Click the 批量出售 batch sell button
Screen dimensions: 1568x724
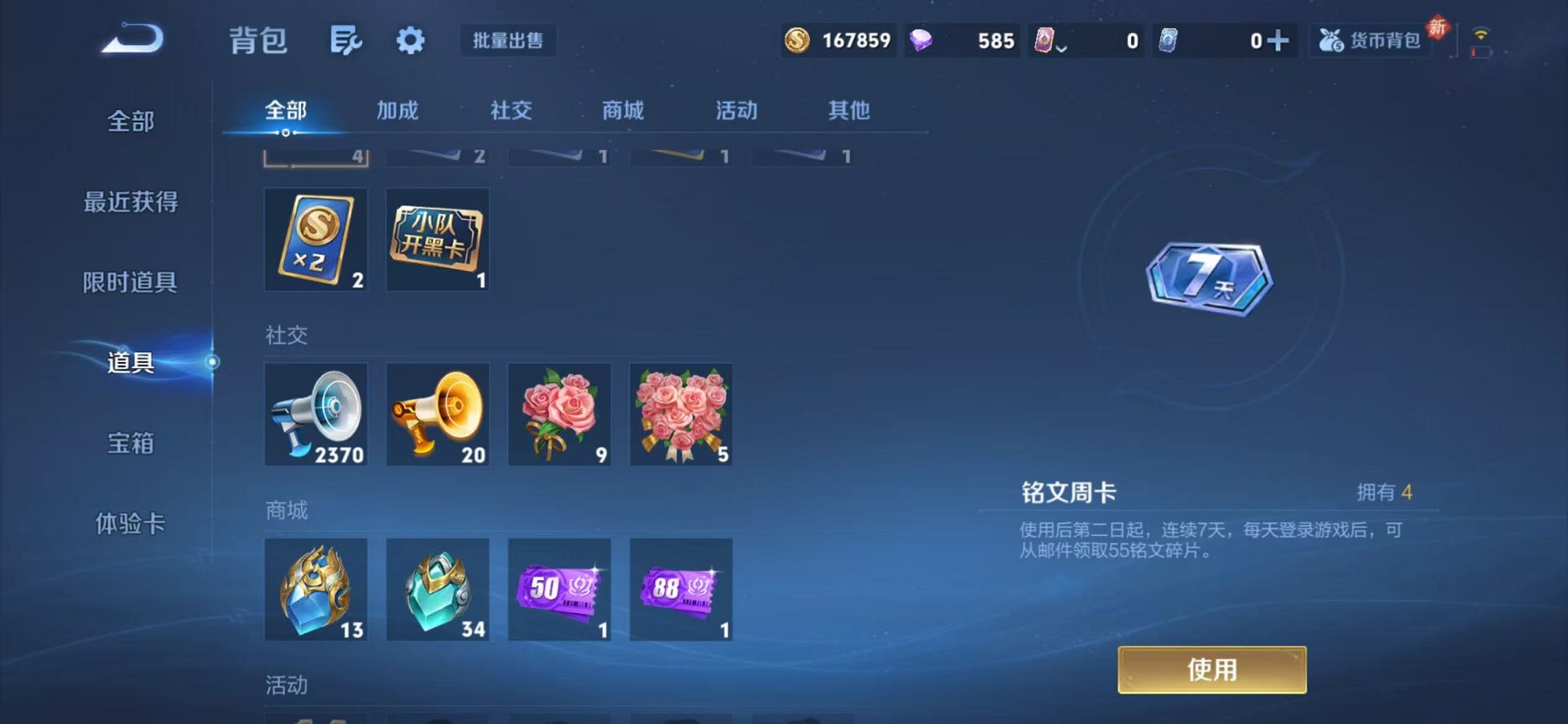pyautogui.click(x=511, y=42)
